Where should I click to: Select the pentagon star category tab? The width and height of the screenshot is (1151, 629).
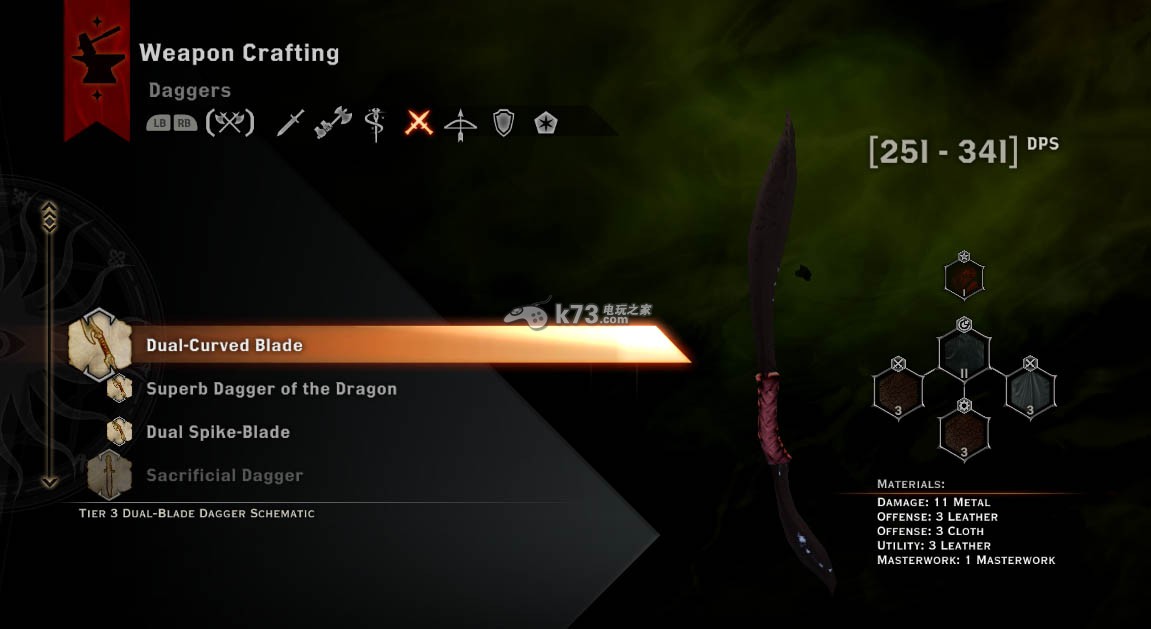[546, 123]
